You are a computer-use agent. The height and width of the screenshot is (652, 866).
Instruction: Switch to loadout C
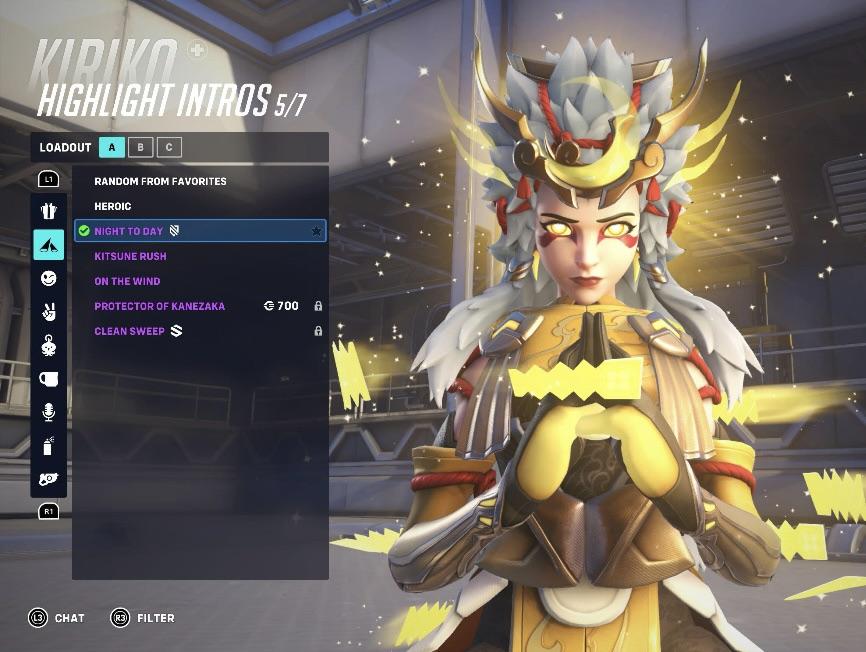169,147
